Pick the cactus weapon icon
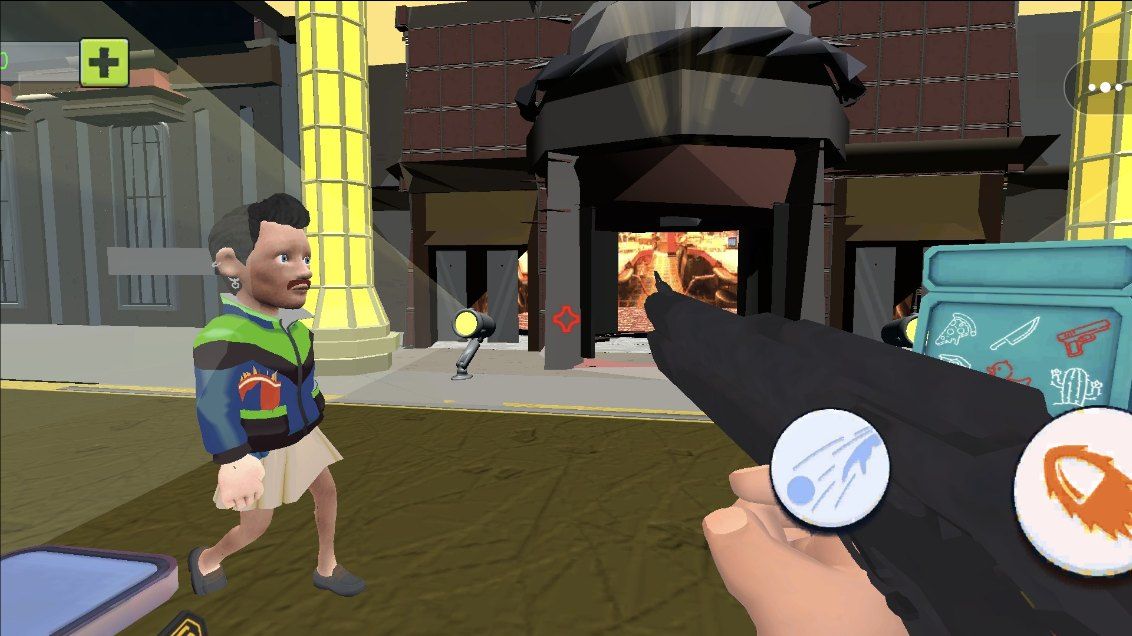 tap(1075, 384)
